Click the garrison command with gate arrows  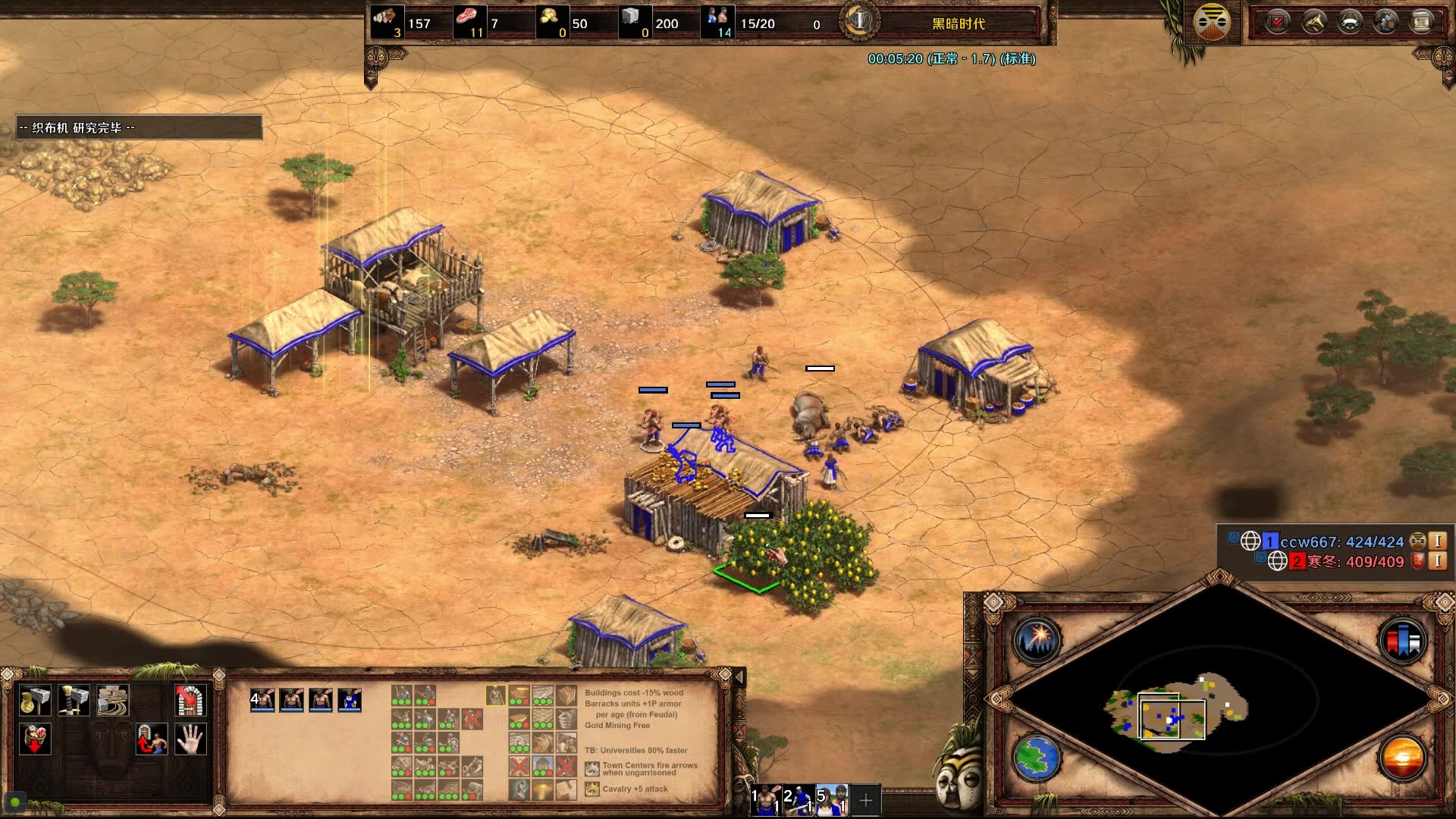pyautogui.click(x=190, y=700)
